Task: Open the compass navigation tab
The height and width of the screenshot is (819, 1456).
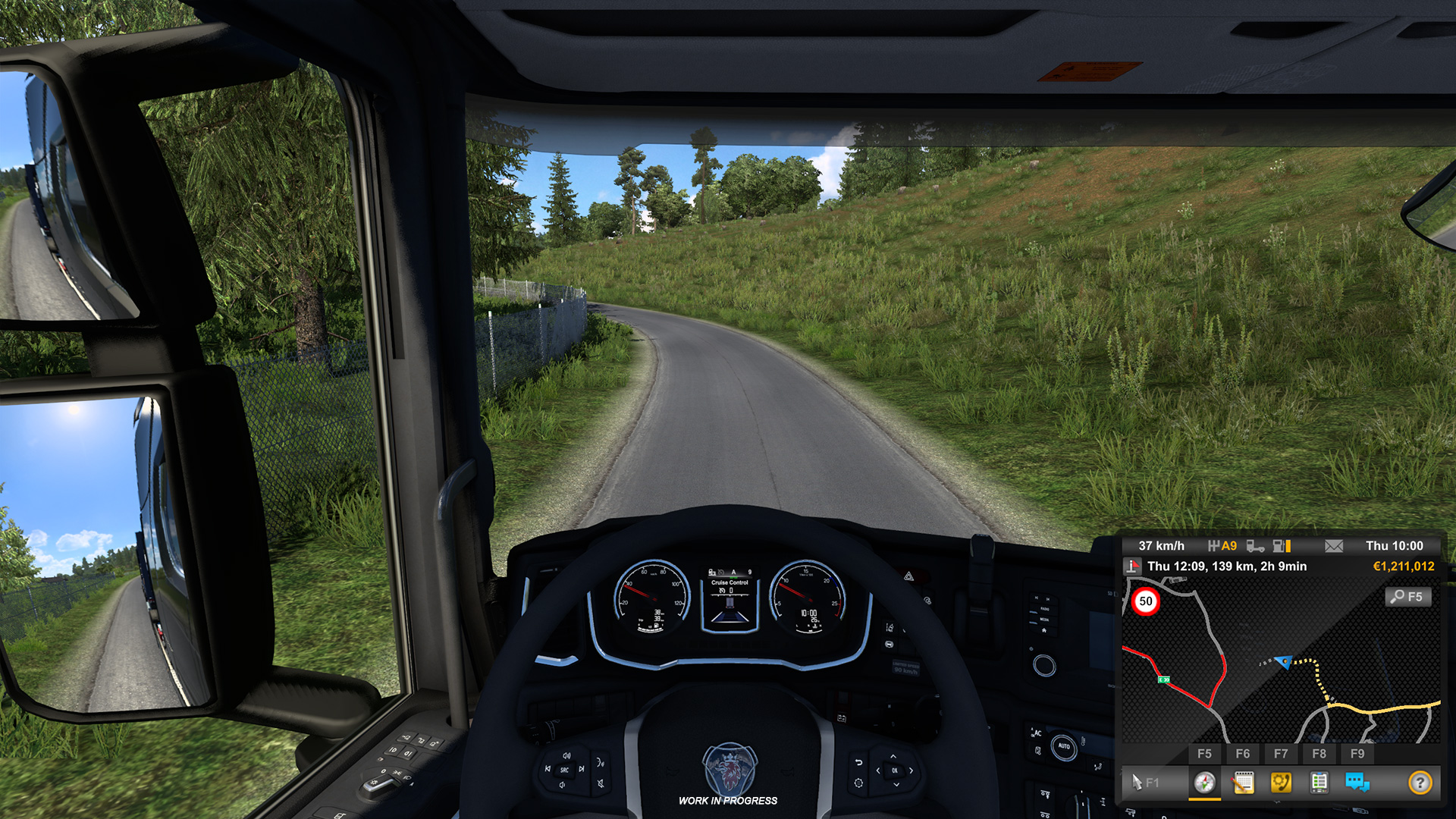Action: tap(1204, 782)
